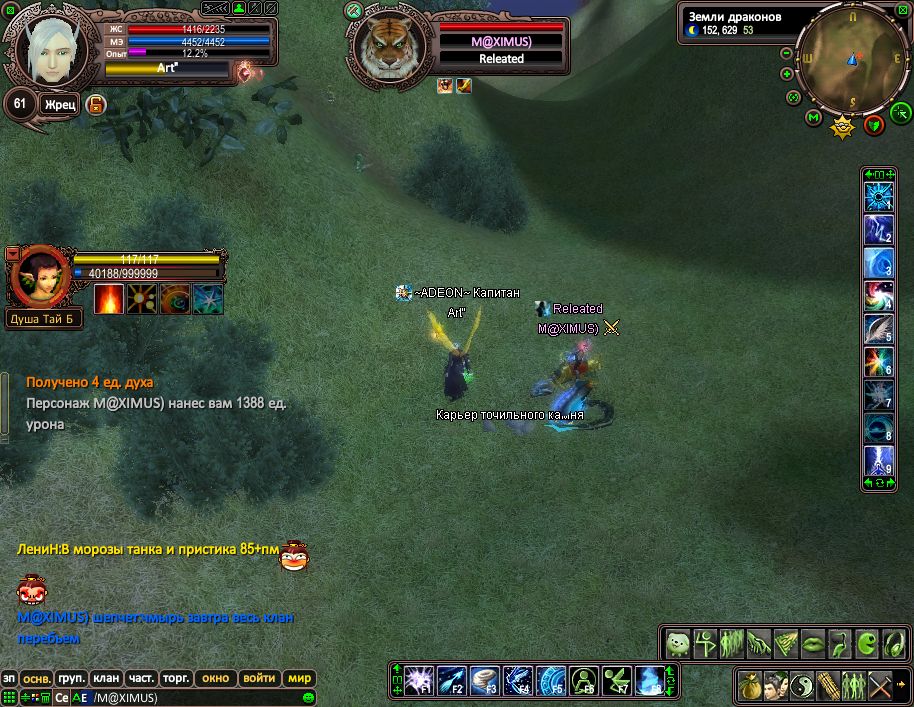Image resolution: width=914 pixels, height=707 pixels.
Task: Cast the F8 blue flame skill
Action: click(x=650, y=680)
